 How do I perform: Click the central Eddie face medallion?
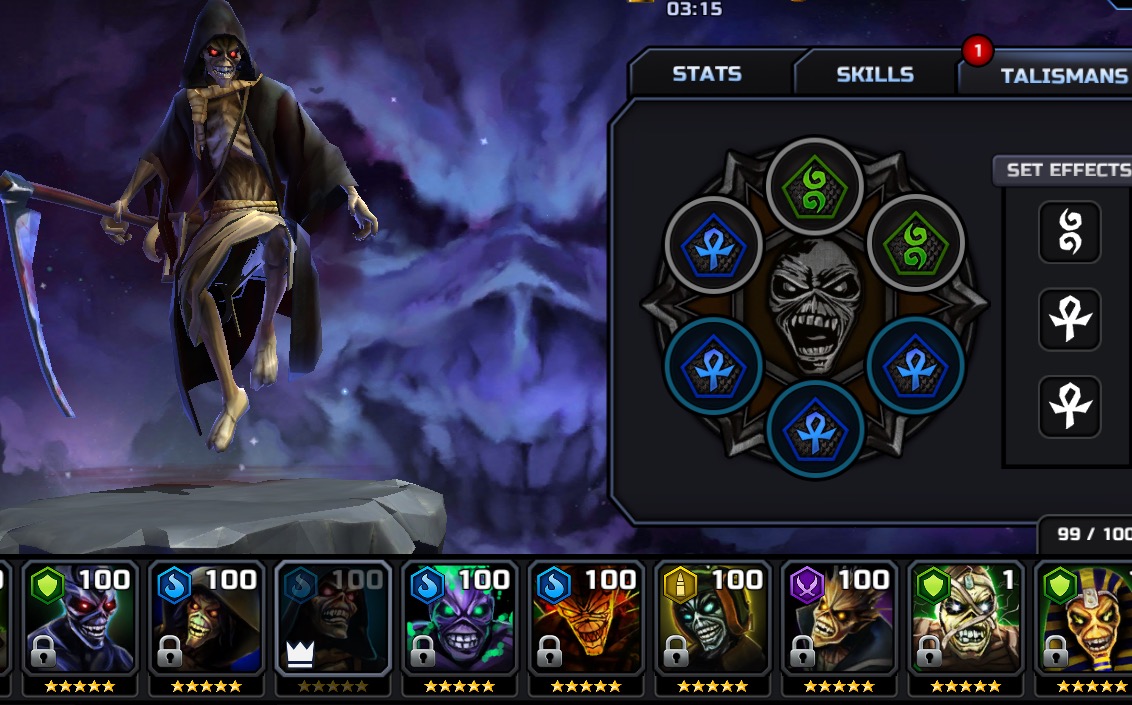815,307
